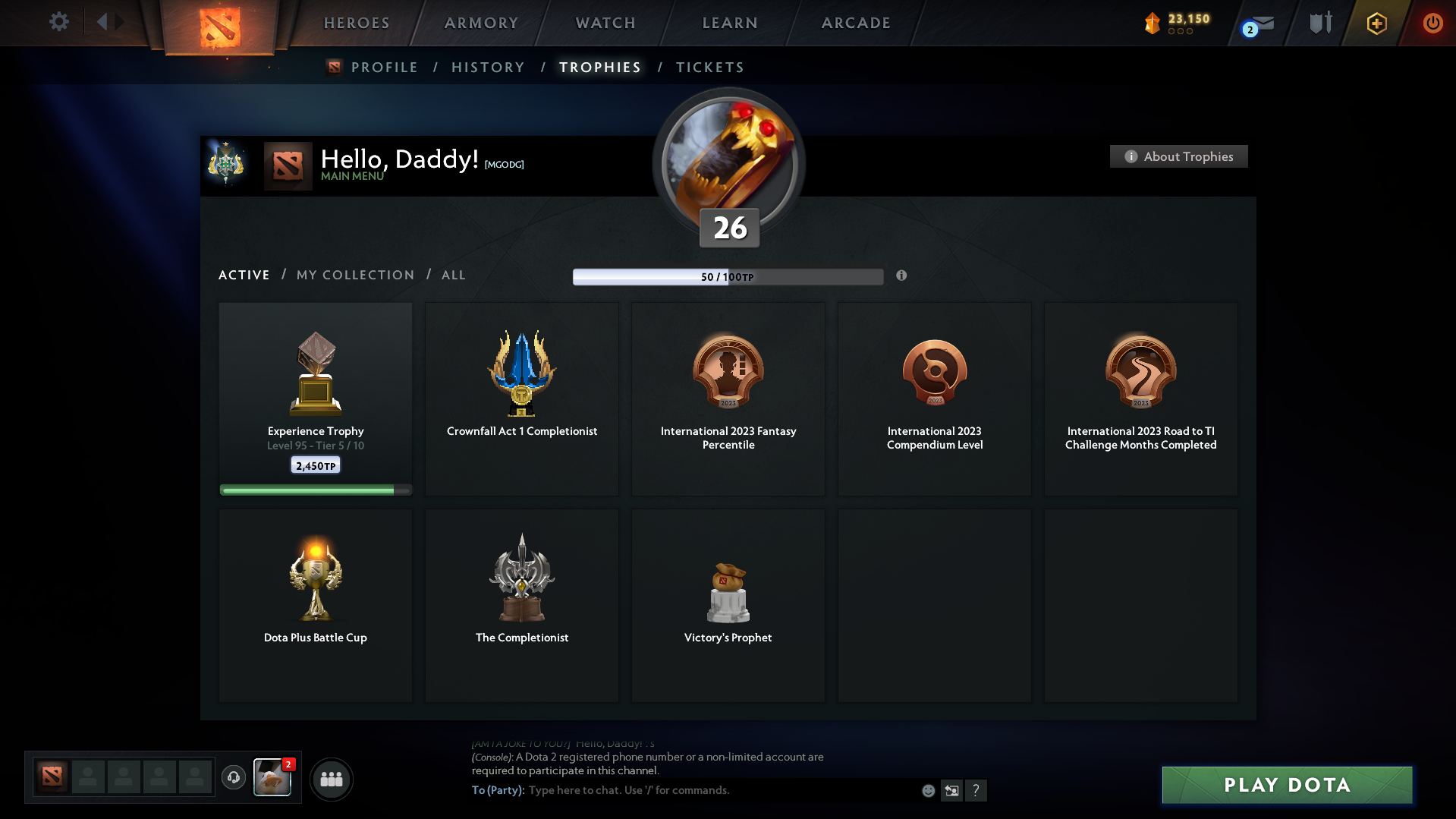The image size is (1456, 819).
Task: Open the emoticon picker in chat
Action: point(928,790)
